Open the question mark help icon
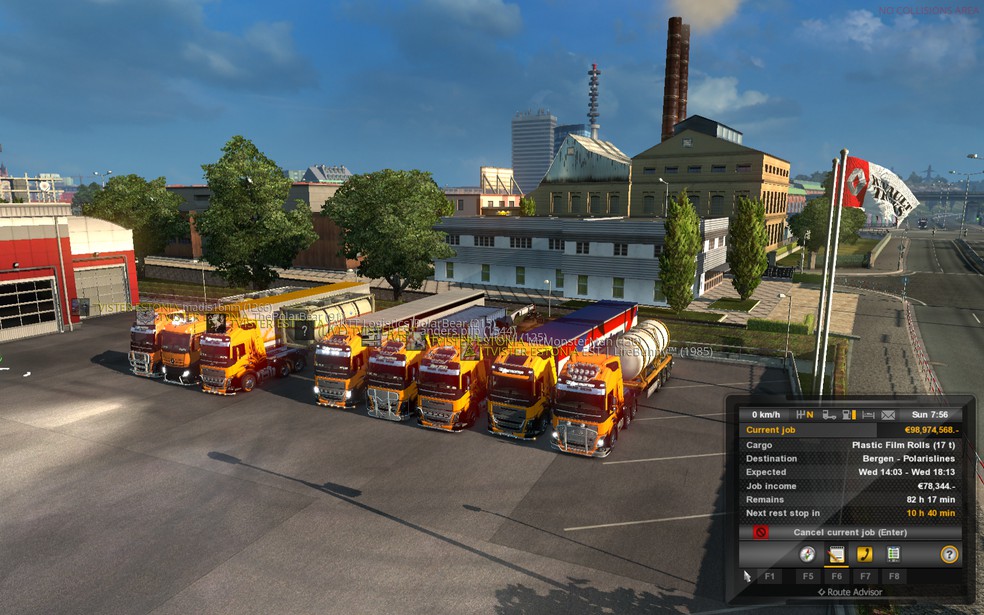Viewport: 984px width, 615px height. 949,554
